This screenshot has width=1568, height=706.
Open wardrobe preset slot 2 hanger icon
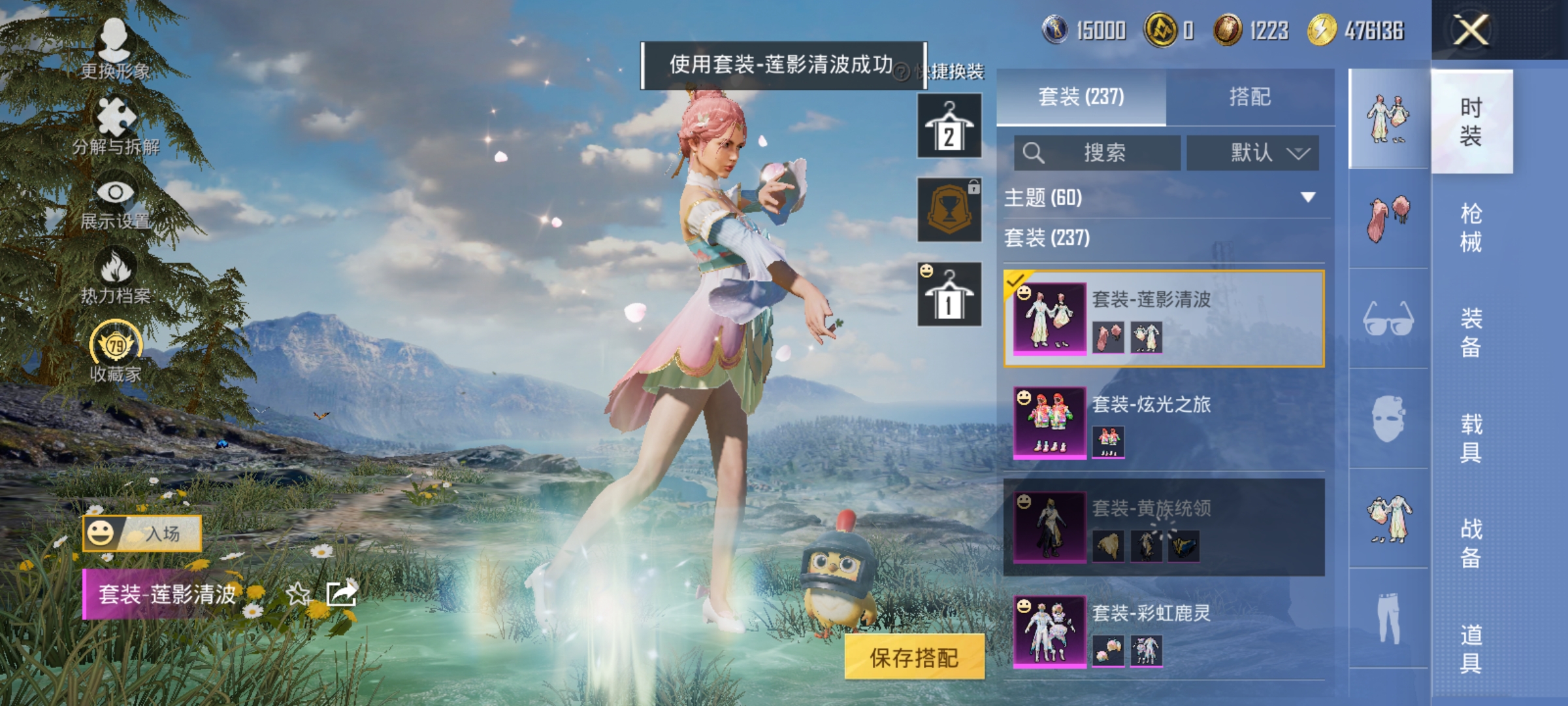coord(949,124)
